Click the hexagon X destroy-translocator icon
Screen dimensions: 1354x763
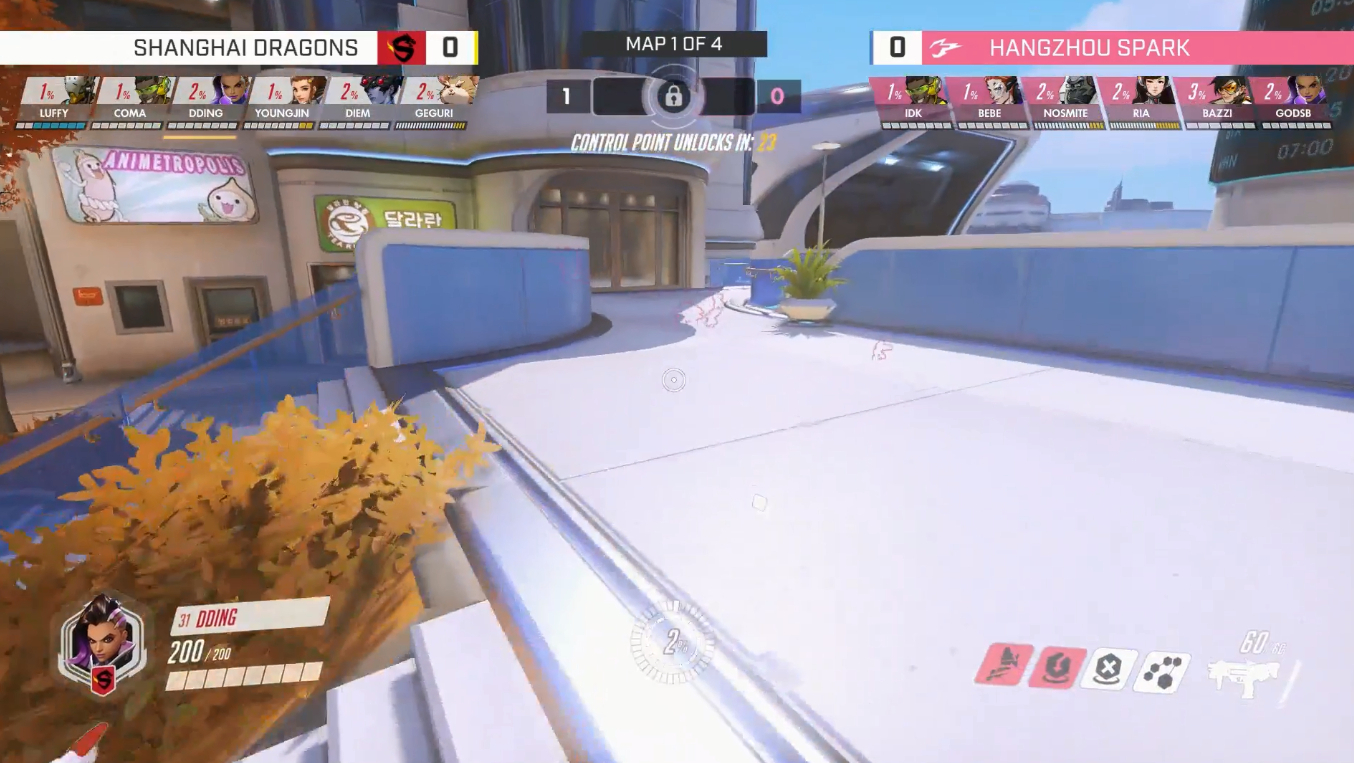click(1109, 670)
